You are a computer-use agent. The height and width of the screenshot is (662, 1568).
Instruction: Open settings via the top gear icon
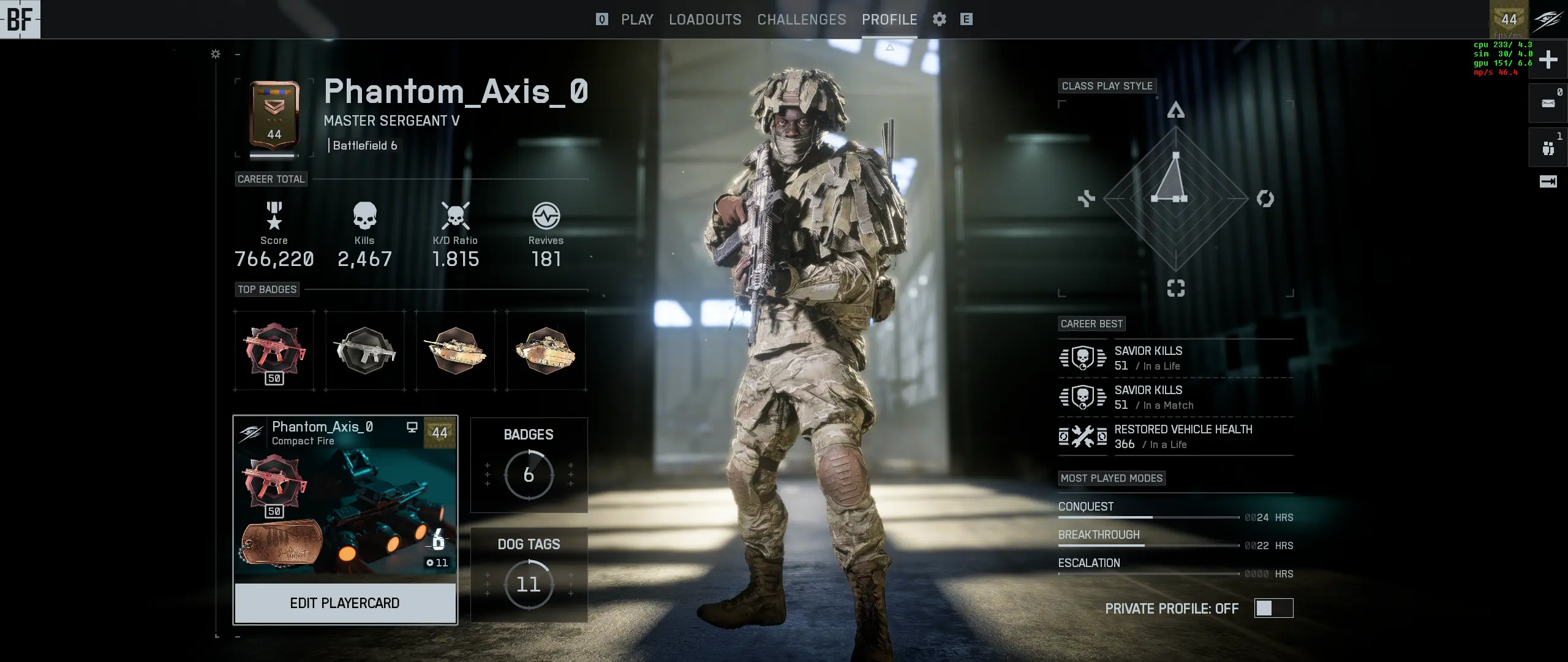pyautogui.click(x=940, y=20)
